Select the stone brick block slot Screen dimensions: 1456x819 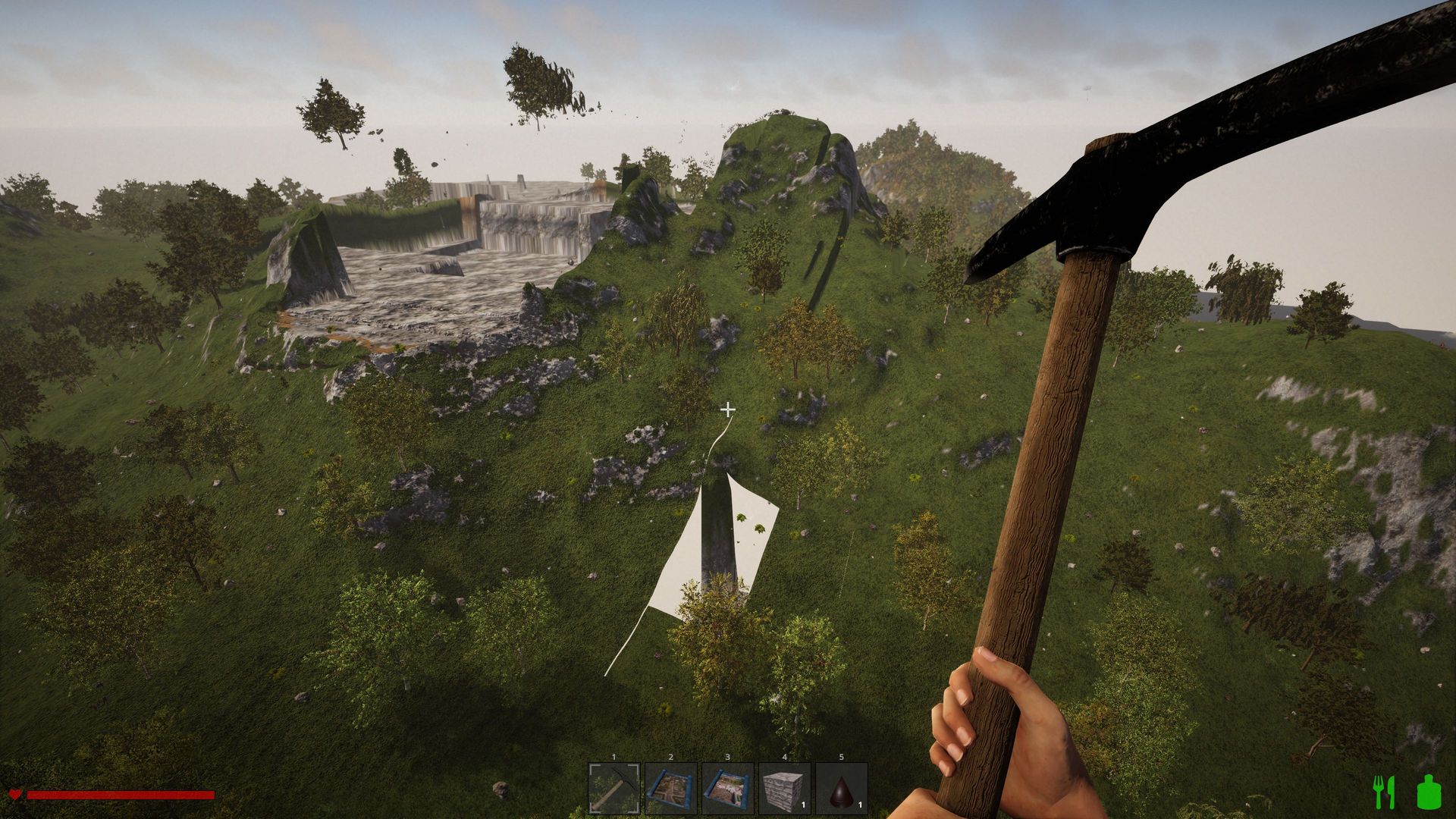pos(785,789)
